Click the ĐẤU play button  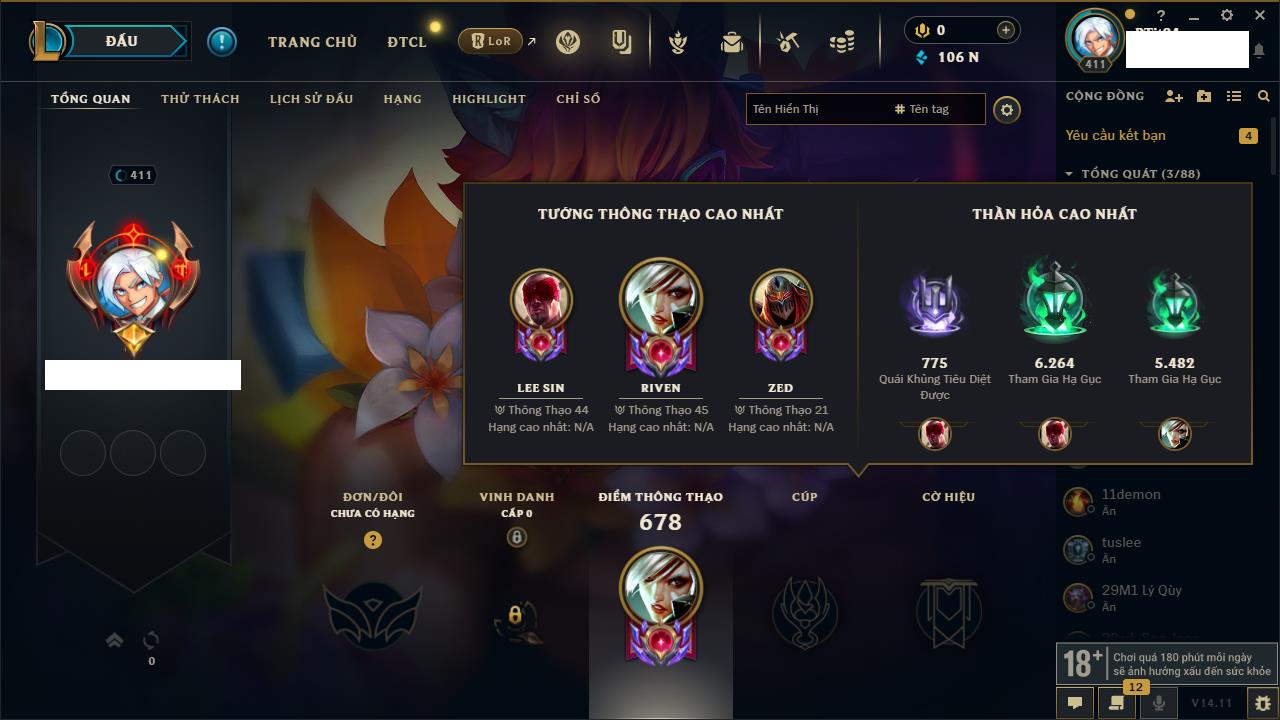click(121, 41)
